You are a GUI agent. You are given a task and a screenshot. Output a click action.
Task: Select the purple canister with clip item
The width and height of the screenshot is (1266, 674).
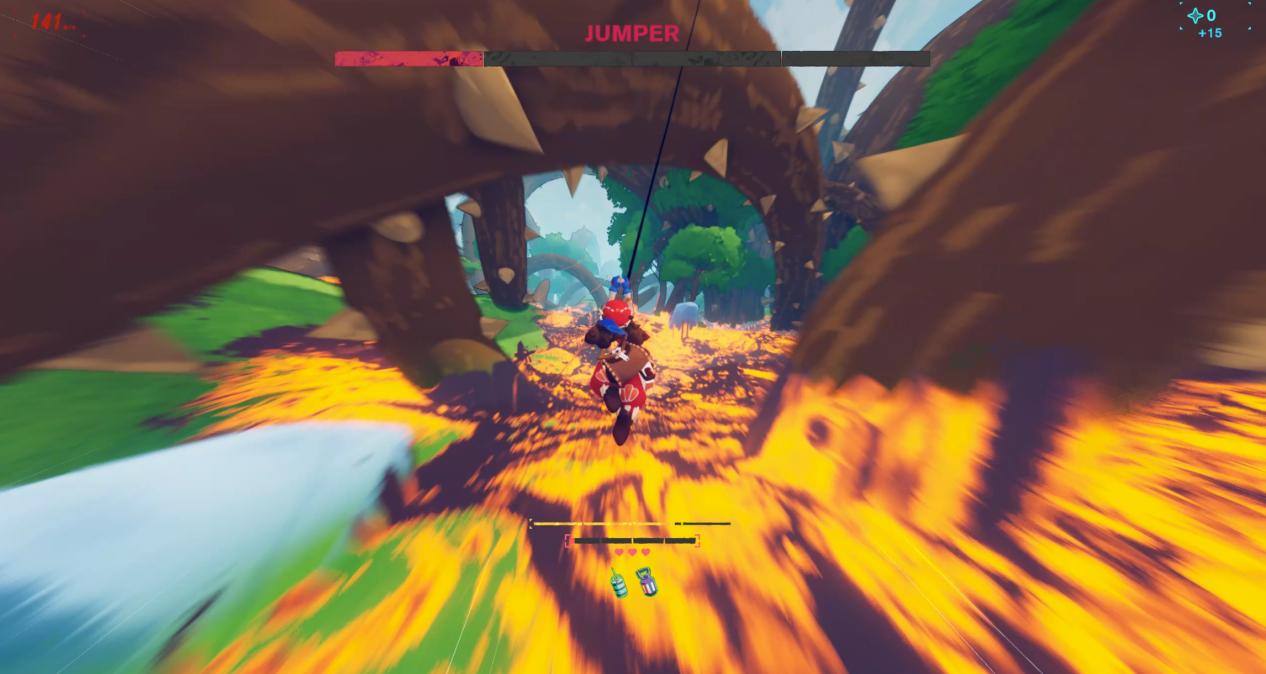[647, 582]
